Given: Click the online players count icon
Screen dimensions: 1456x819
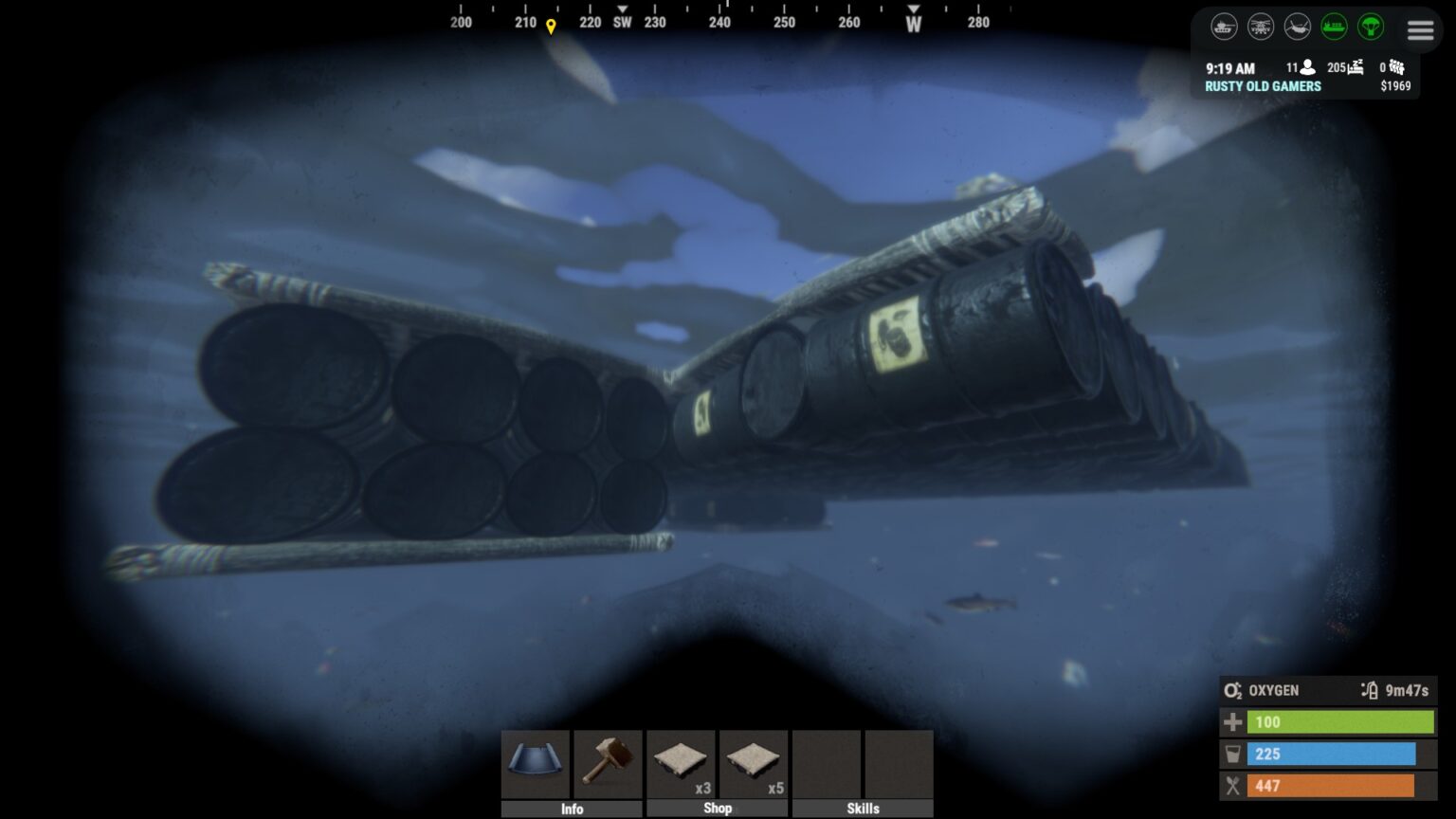Looking at the screenshot, I should click(x=1308, y=68).
